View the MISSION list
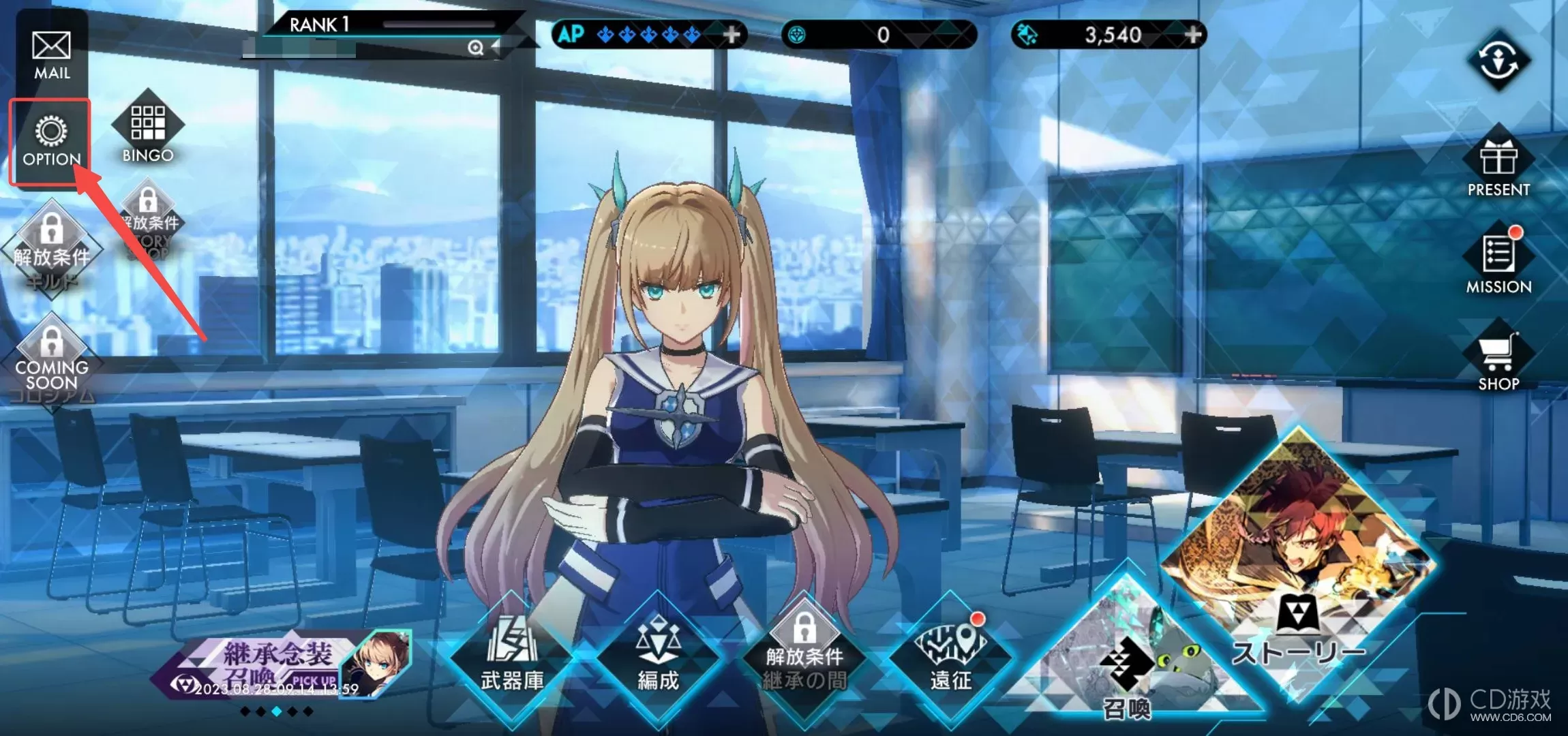 coord(1498,262)
